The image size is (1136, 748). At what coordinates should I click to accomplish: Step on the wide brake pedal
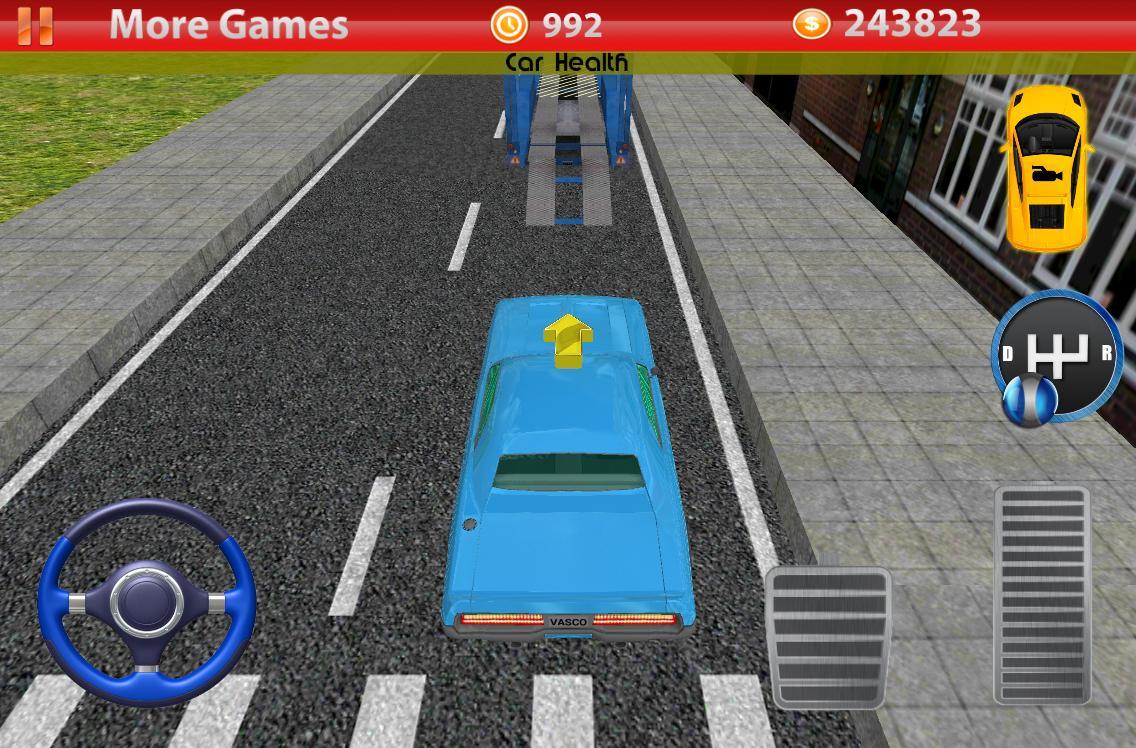pyautogui.click(x=828, y=637)
